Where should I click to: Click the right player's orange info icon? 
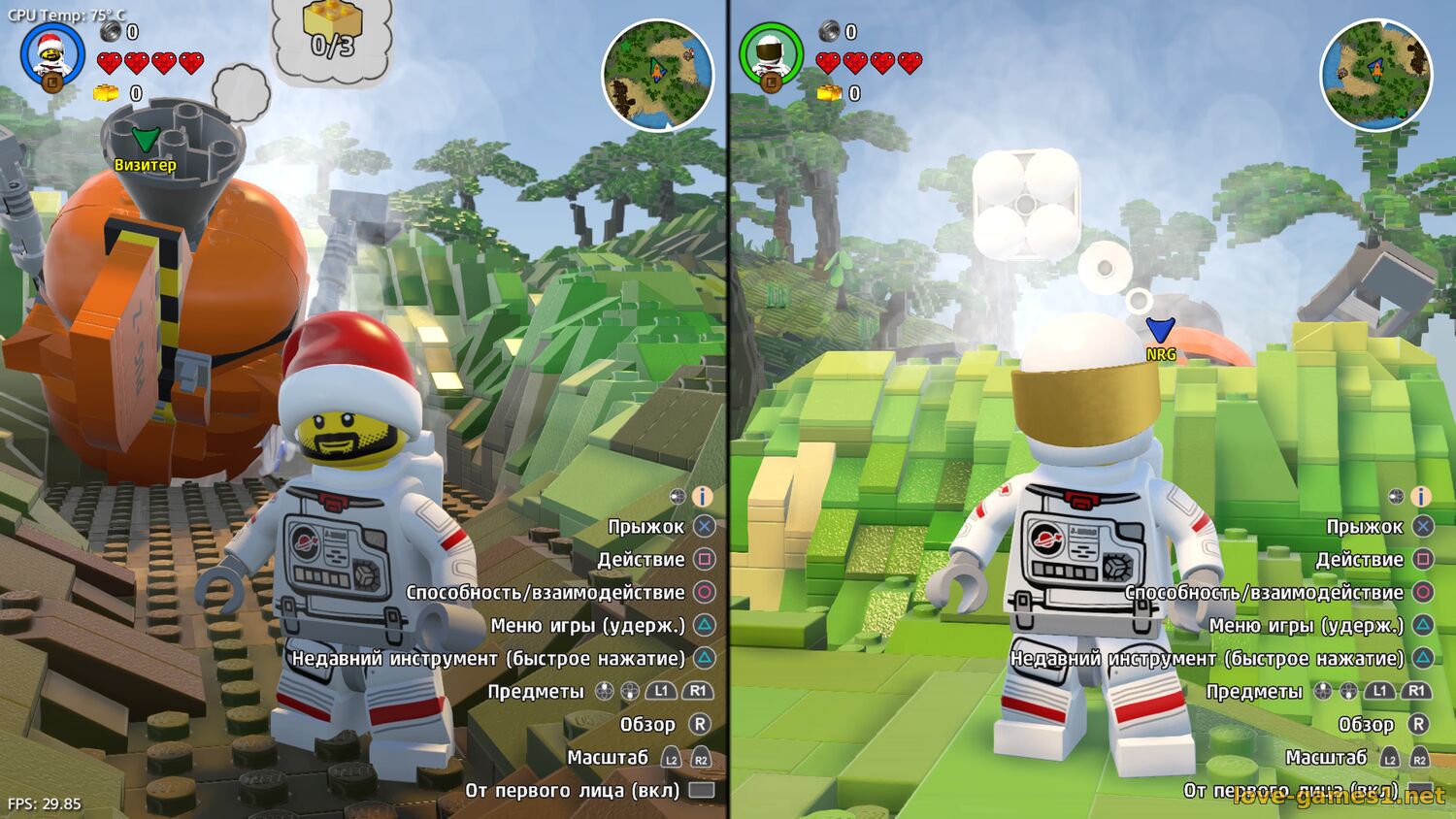pos(1421,496)
